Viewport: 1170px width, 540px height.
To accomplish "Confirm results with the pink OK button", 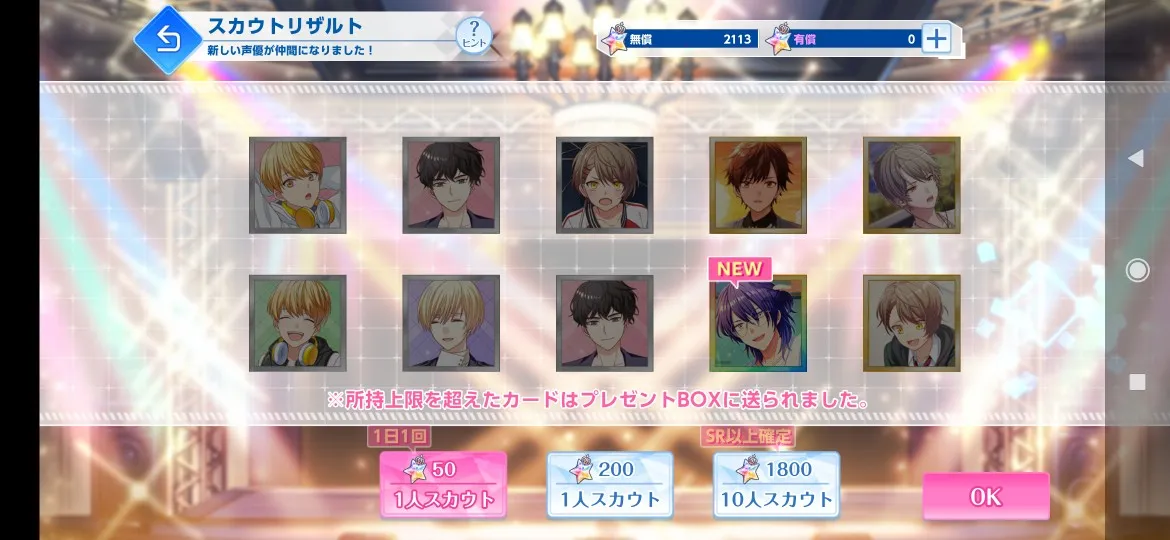I will [x=985, y=497].
